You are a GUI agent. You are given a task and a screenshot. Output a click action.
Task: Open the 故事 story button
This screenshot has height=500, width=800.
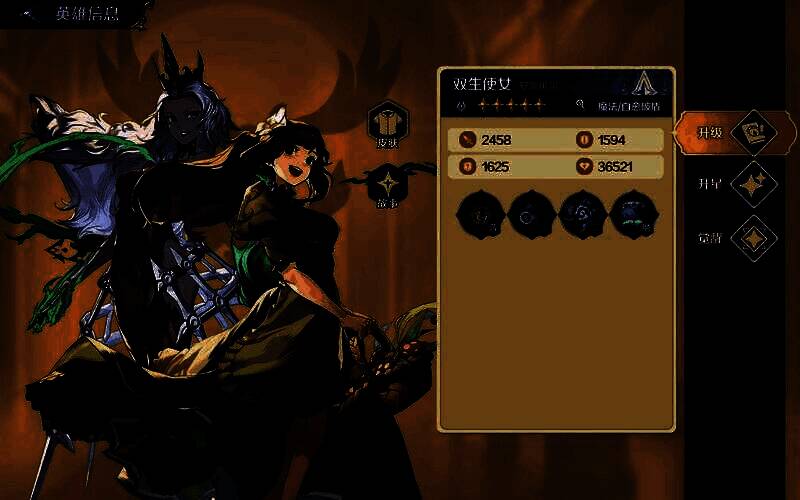[387, 185]
